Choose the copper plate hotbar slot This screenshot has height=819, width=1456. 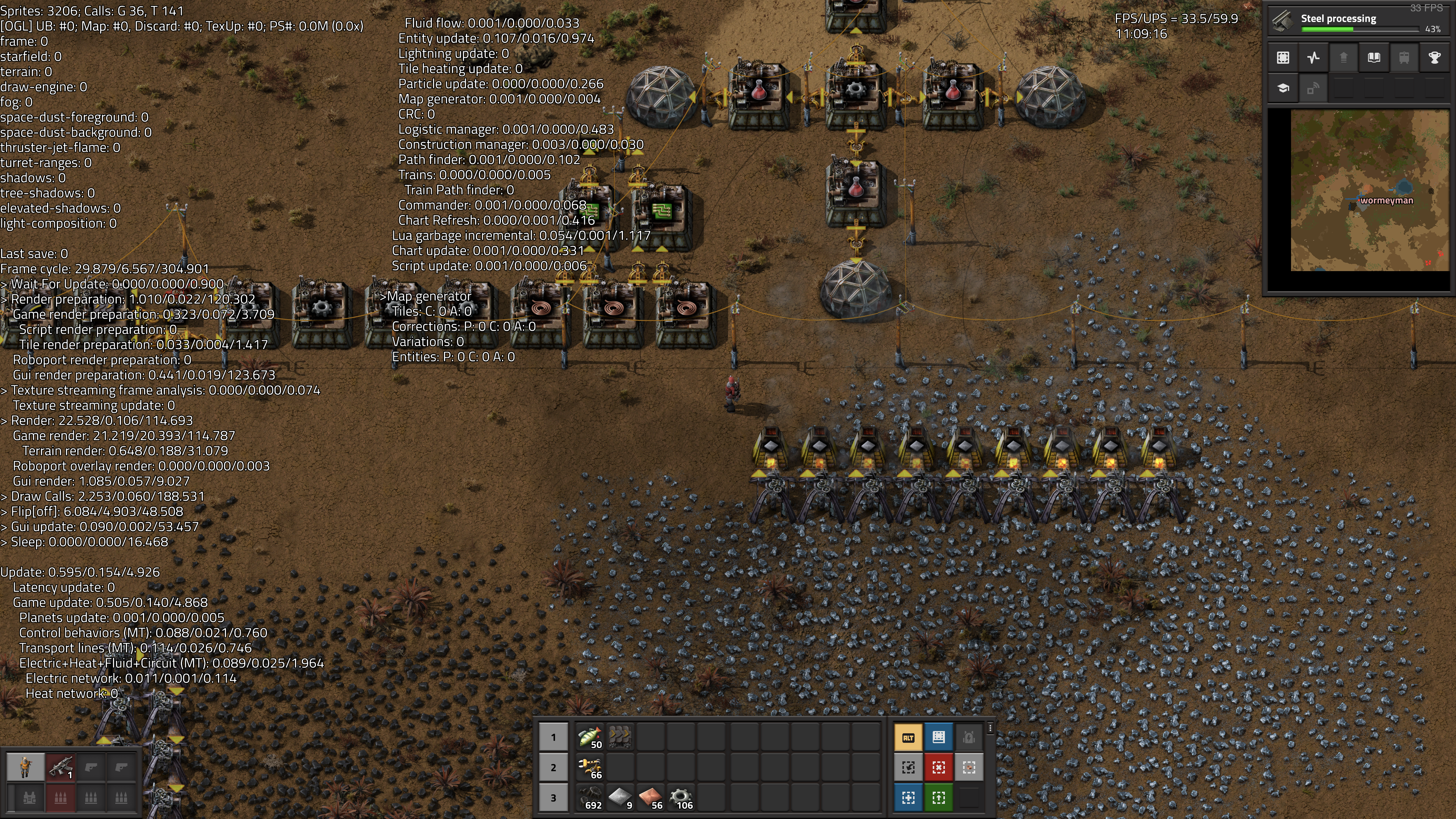(x=650, y=797)
